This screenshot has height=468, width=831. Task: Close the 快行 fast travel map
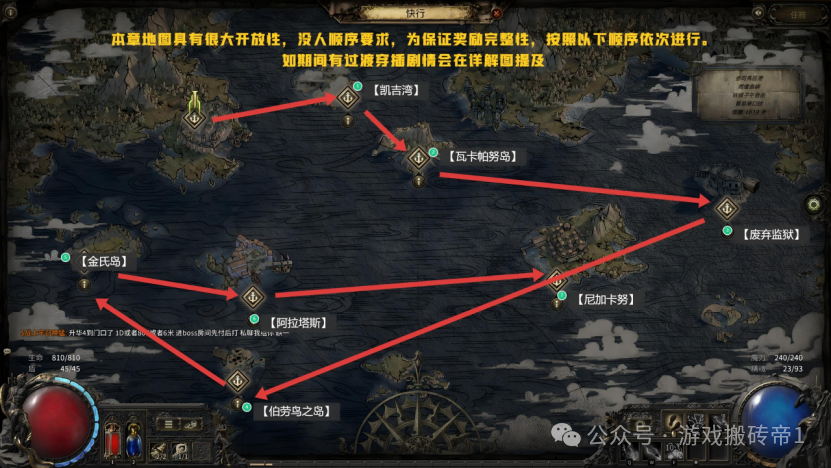497,13
